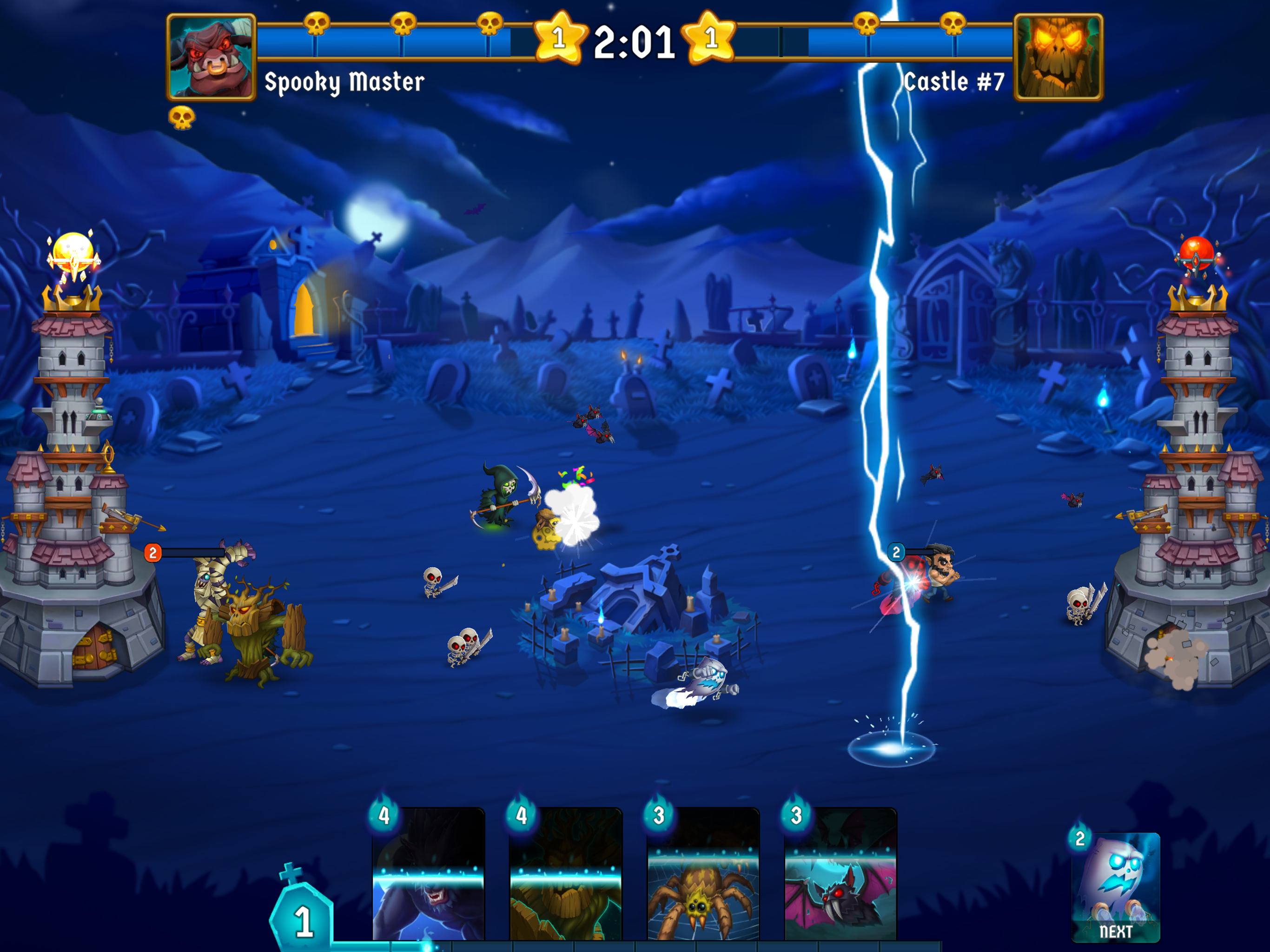1270x952 pixels.
Task: Play the treant card from the hand
Action: [x=566, y=873]
